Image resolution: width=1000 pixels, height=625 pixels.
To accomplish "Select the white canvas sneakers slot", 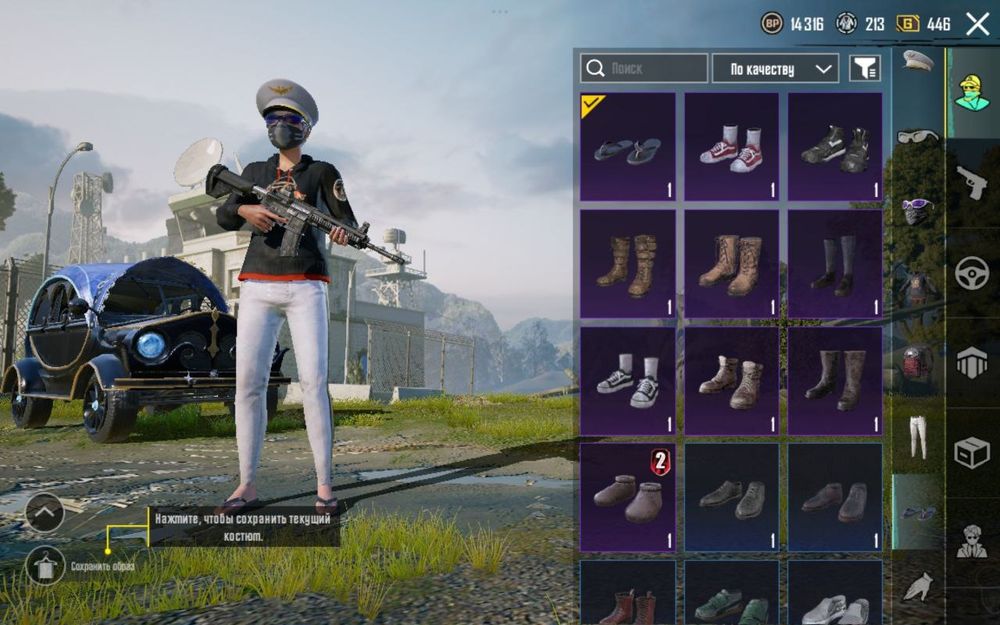I will pos(627,381).
